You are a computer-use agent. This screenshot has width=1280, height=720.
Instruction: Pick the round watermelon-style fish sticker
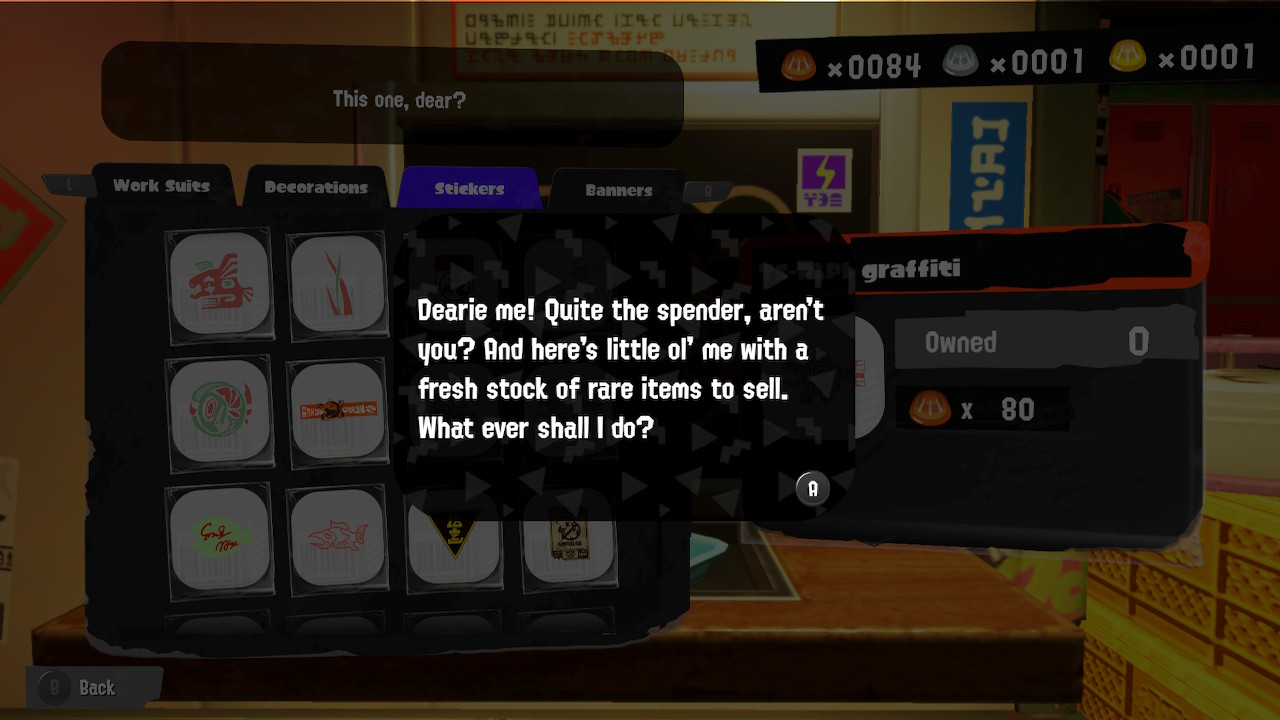pyautogui.click(x=220, y=410)
